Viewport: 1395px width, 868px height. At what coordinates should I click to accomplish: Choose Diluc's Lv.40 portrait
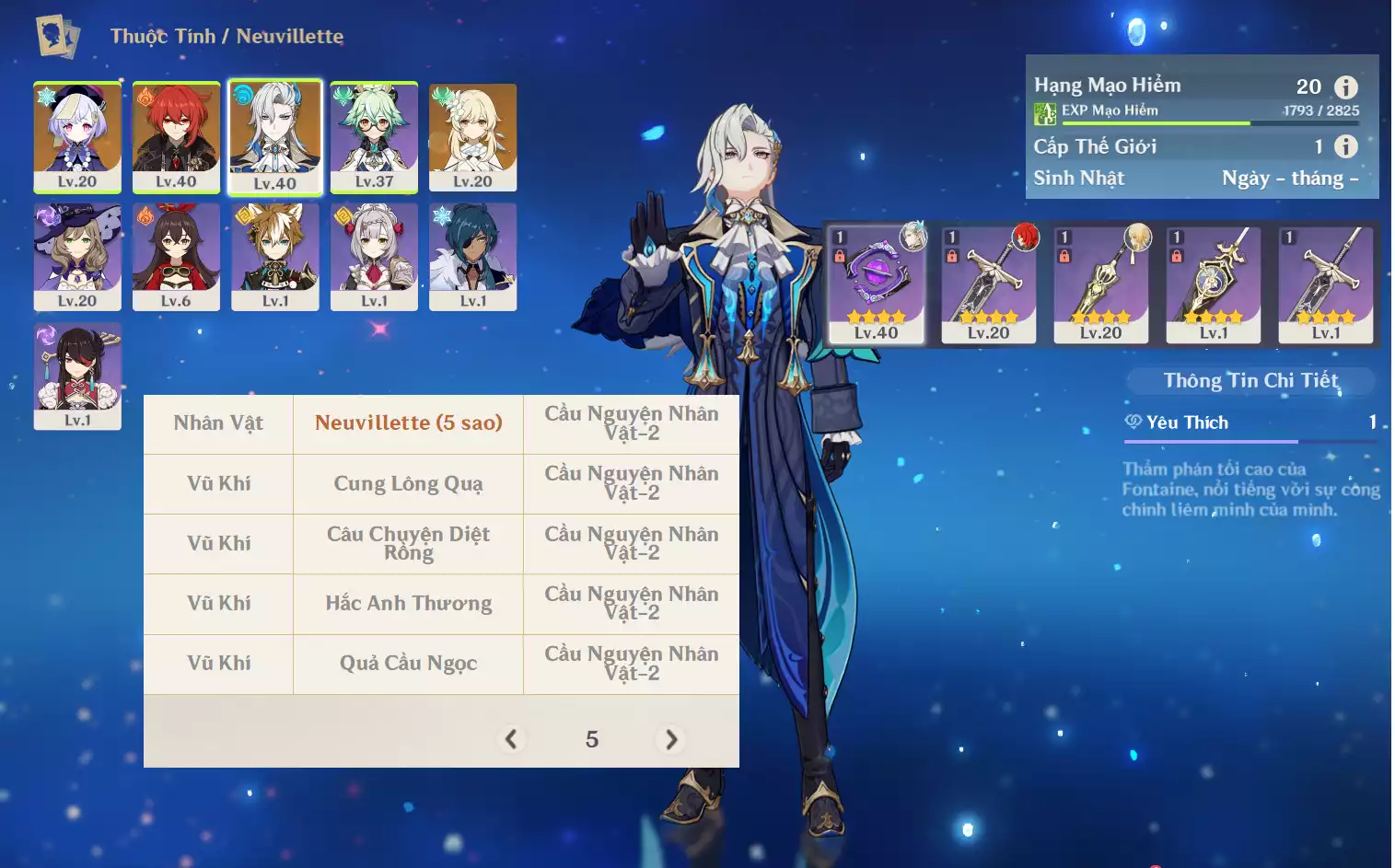(x=176, y=136)
